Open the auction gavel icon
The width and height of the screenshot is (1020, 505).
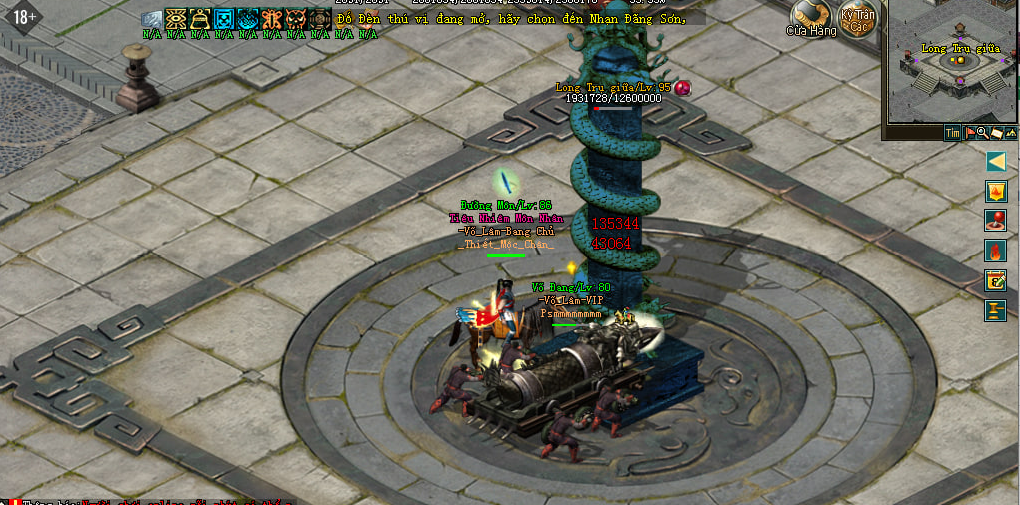click(995, 310)
